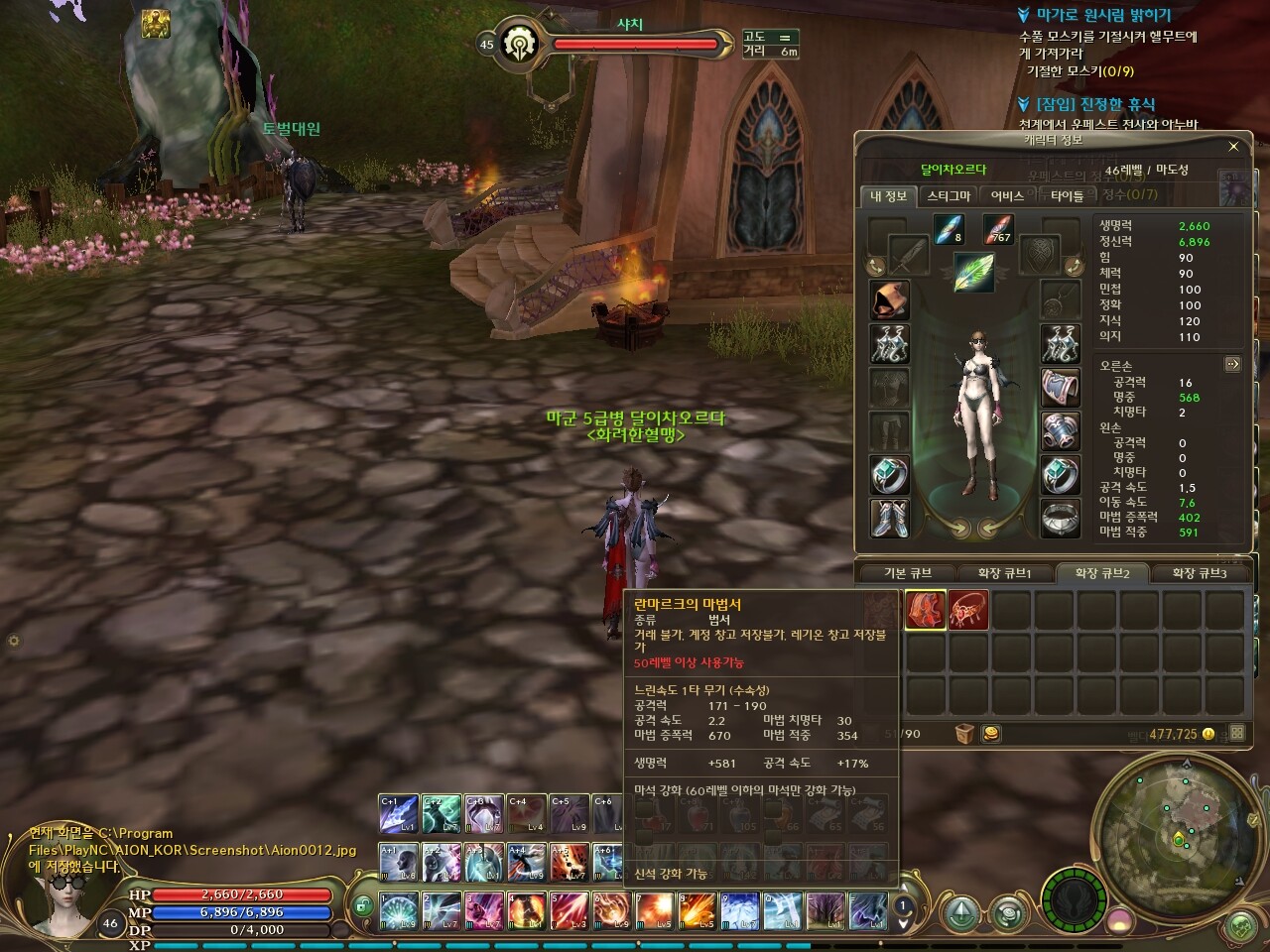The width and height of the screenshot is (1270, 952).
Task: Switch to 확장 큐브1 inventory tab
Action: click(1004, 573)
